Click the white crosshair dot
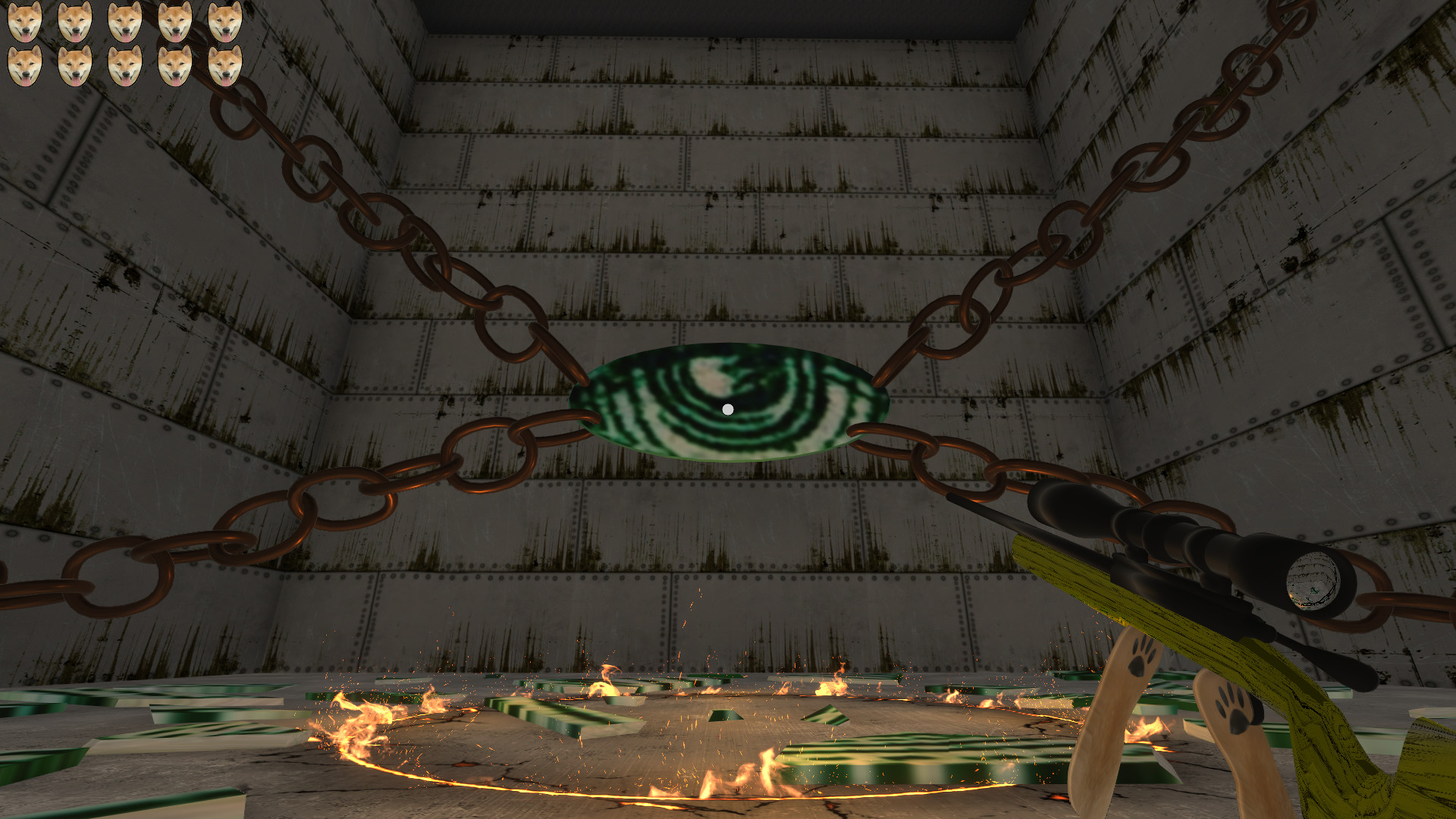 tap(728, 408)
